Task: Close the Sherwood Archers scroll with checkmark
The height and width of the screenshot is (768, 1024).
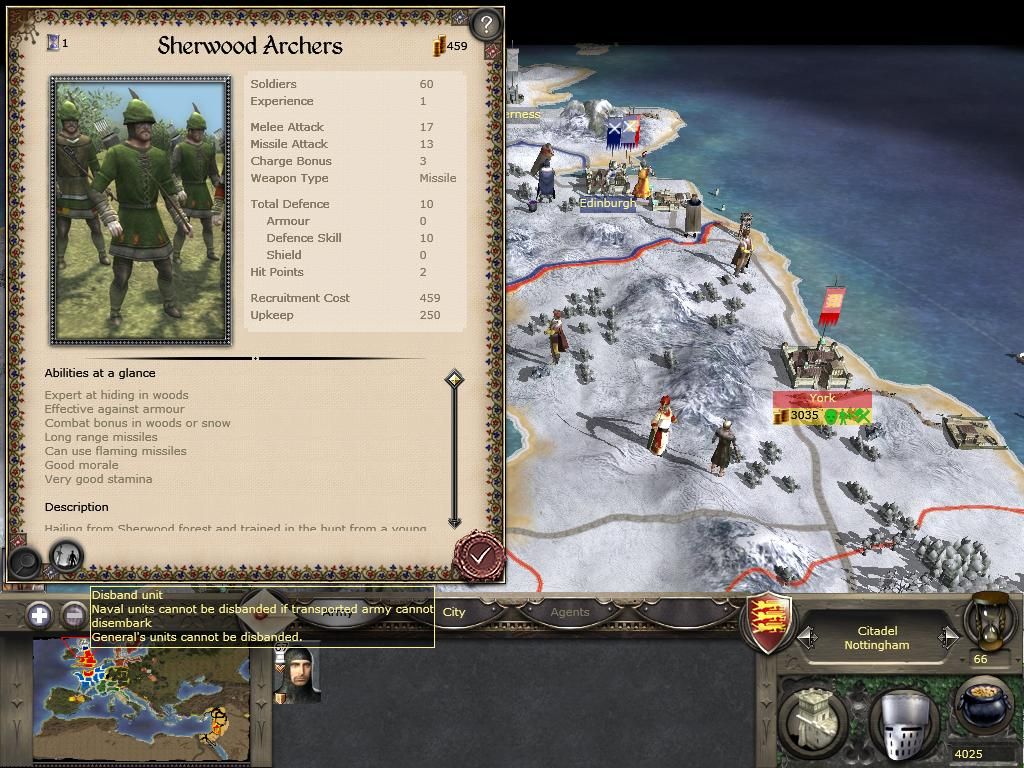Action: click(x=480, y=555)
